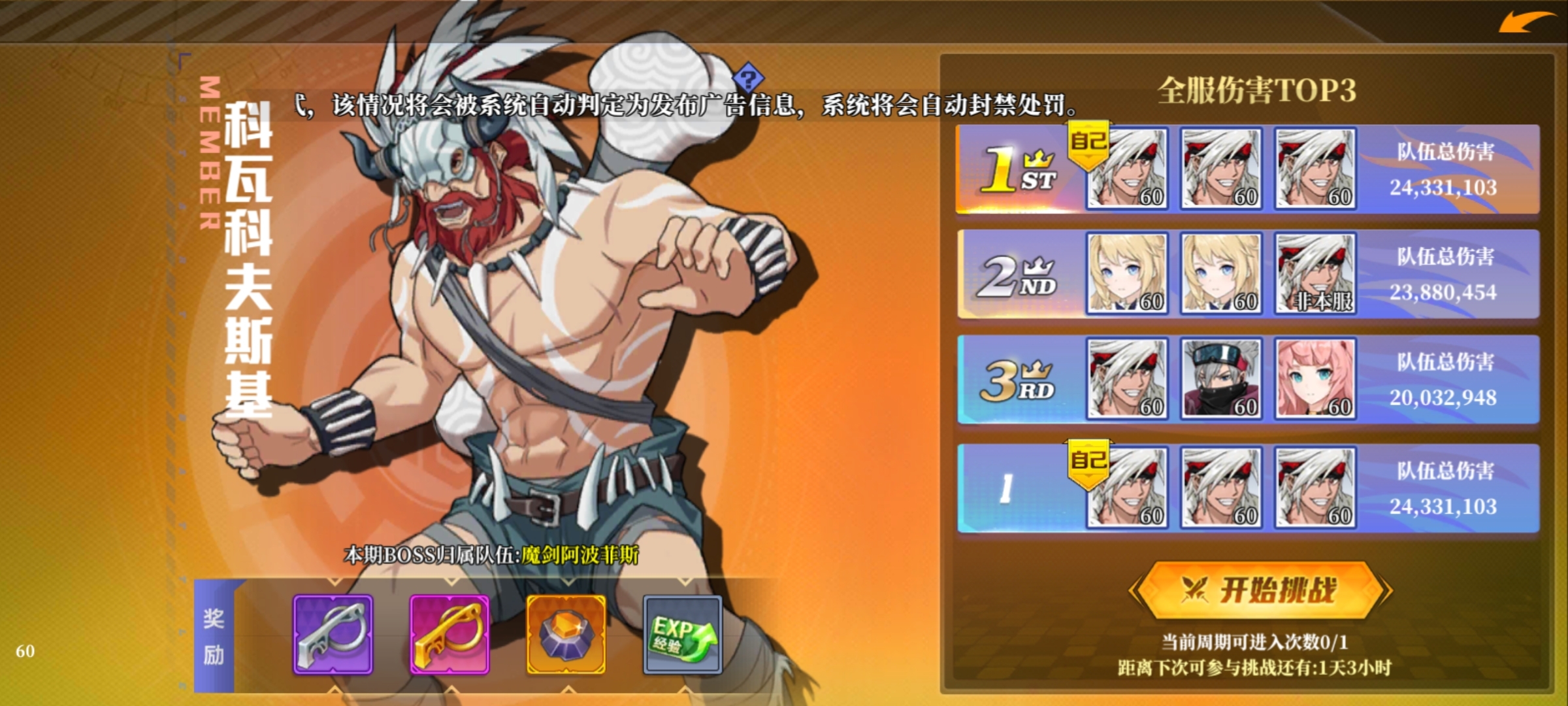Image resolution: width=1568 pixels, height=706 pixels.
Task: Select the masked goggles hero portrait
Action: tap(1220, 378)
